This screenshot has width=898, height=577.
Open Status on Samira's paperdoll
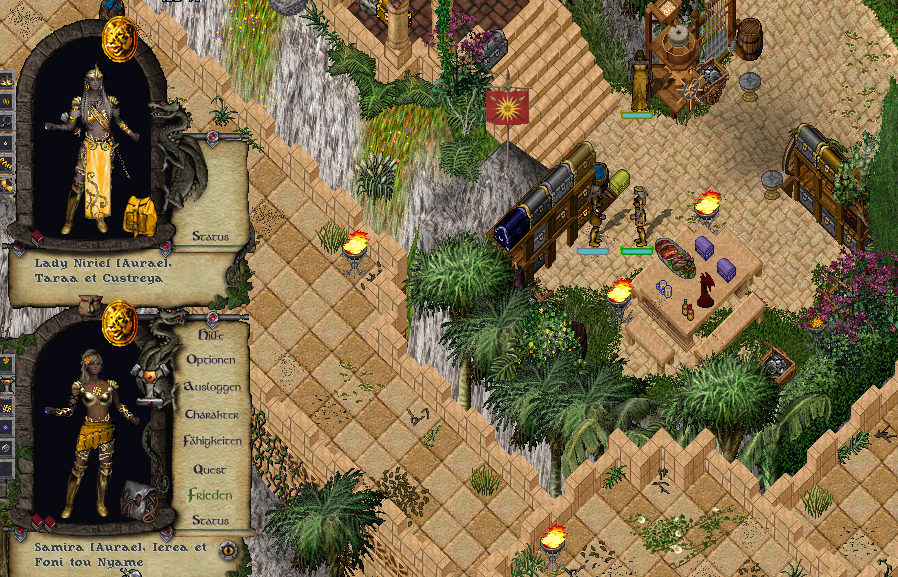point(210,521)
